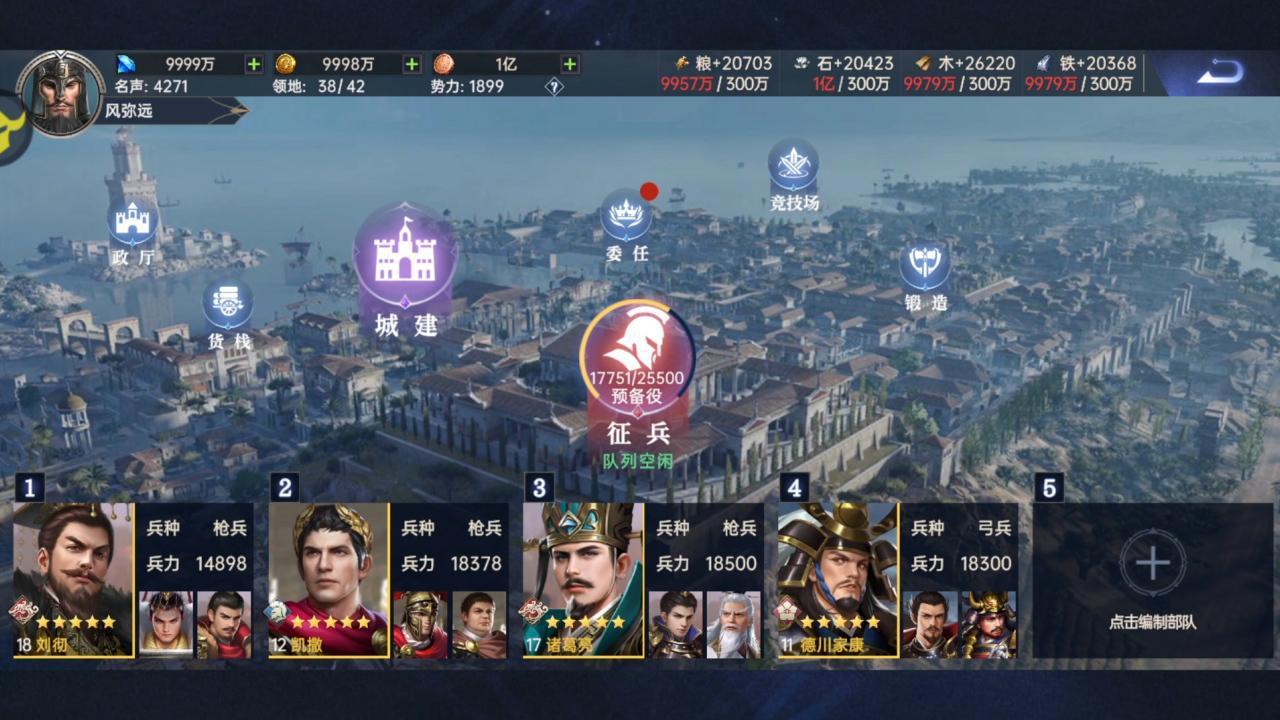This screenshot has width=1280, height=720.
Task: Enter the 竞技场 arena
Action: coord(793,168)
